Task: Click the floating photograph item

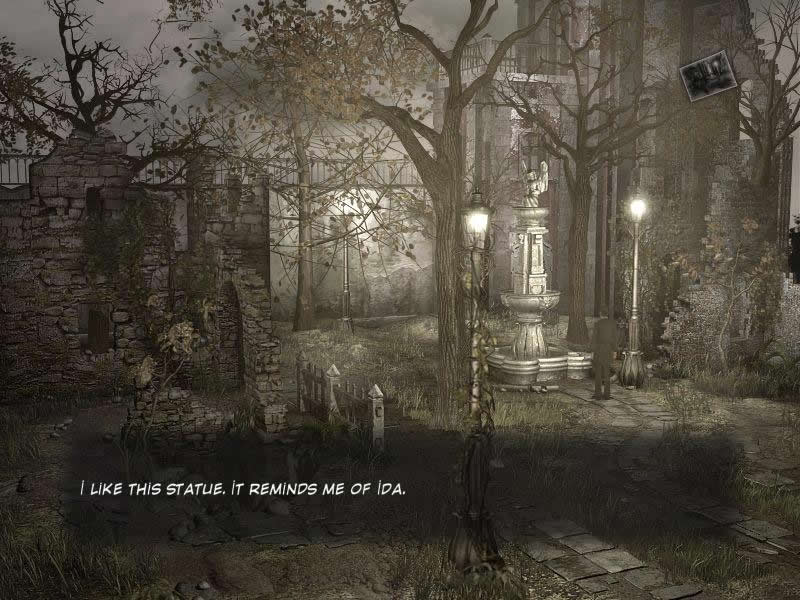Action: click(x=708, y=74)
